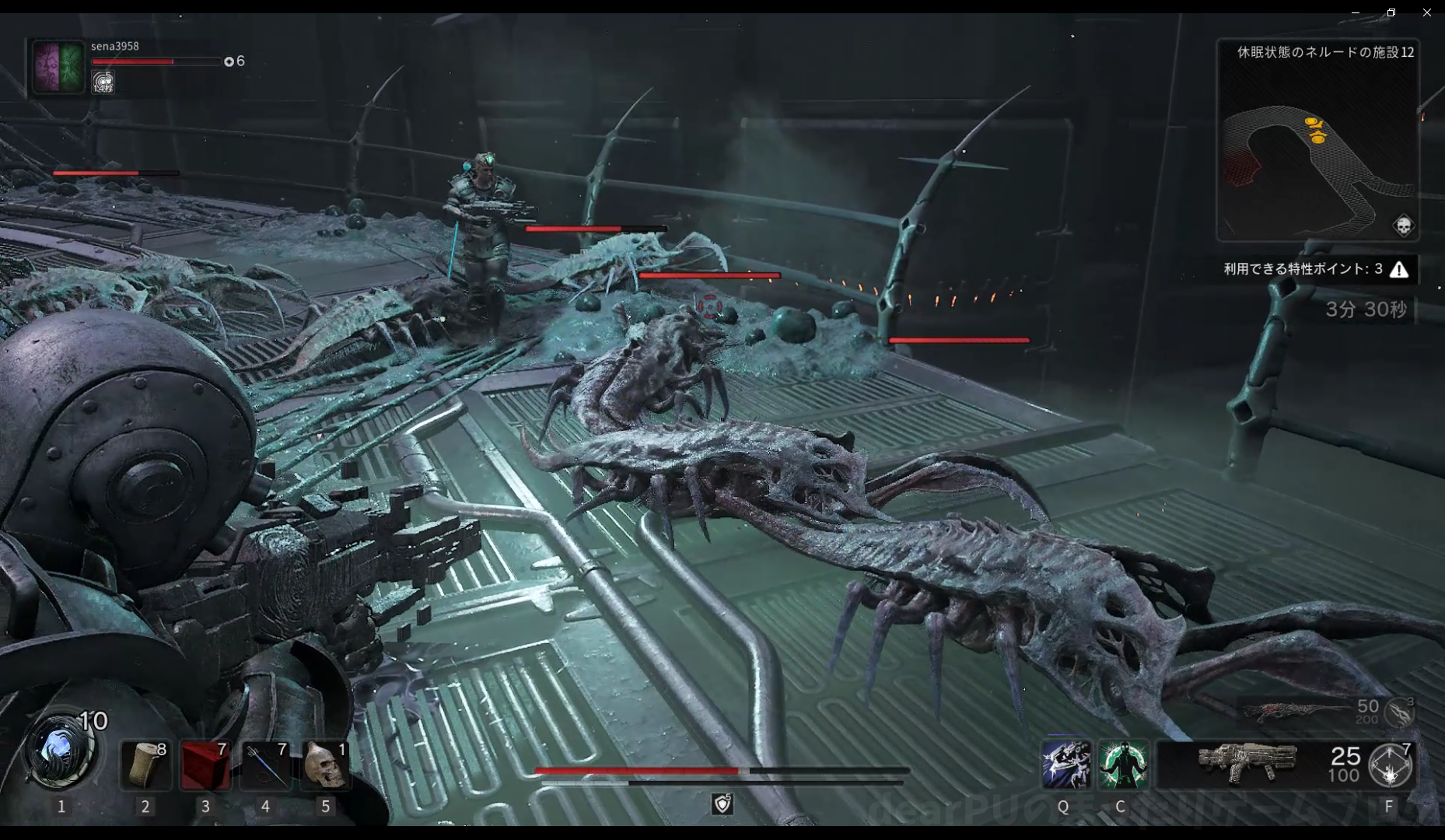Click the secondary weapon's mod icon

pos(1398,712)
